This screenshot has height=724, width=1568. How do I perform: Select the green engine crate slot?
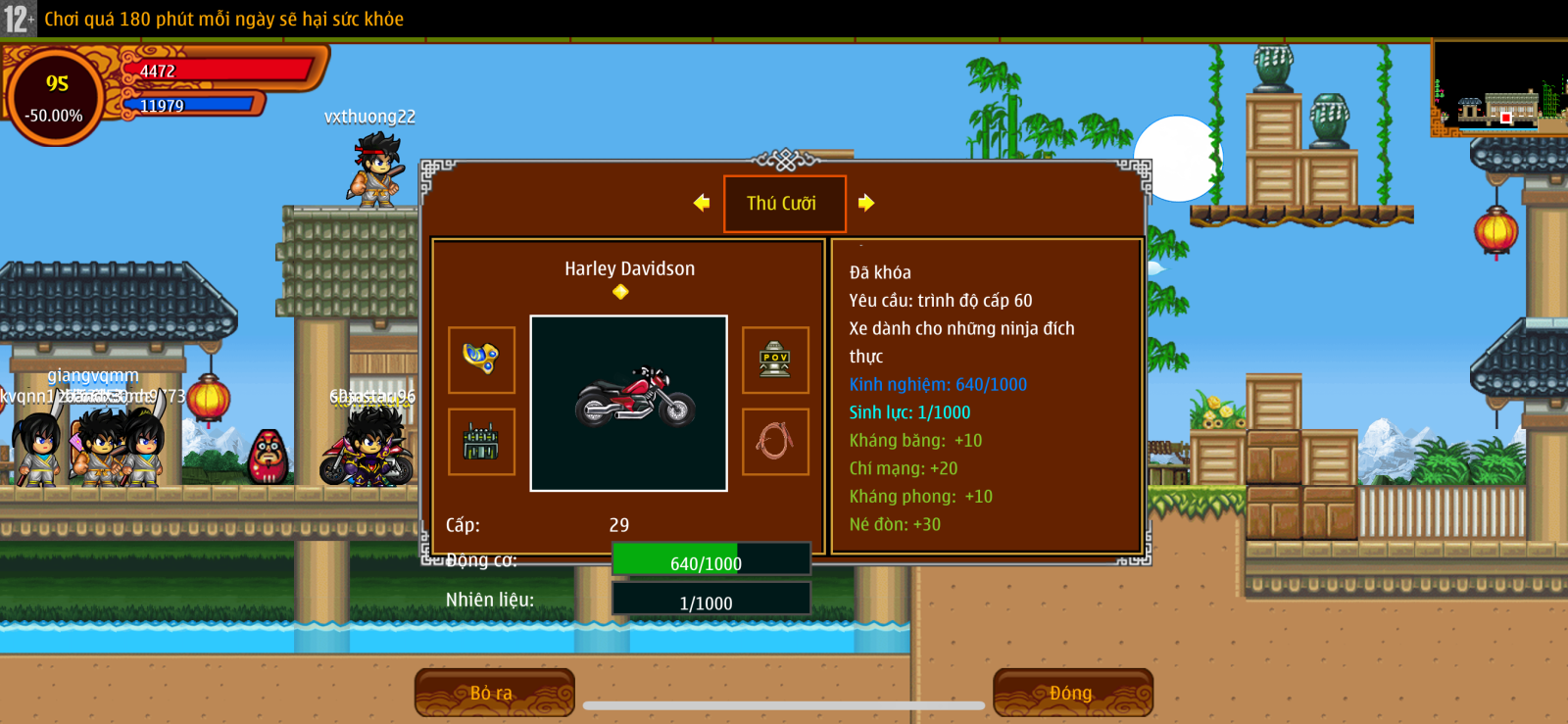(x=481, y=442)
